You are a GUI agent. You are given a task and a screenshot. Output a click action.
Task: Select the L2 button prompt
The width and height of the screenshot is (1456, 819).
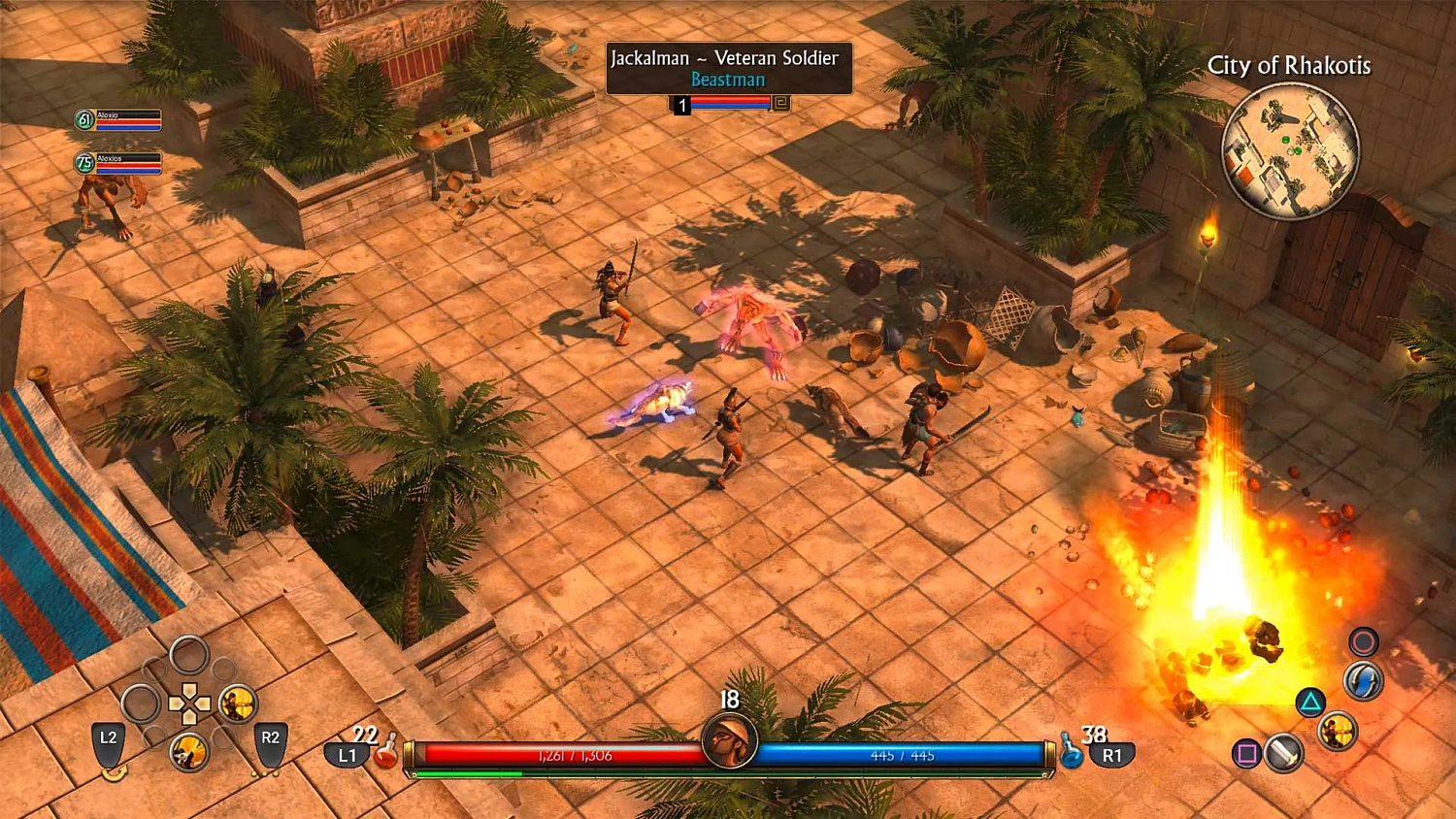point(108,739)
